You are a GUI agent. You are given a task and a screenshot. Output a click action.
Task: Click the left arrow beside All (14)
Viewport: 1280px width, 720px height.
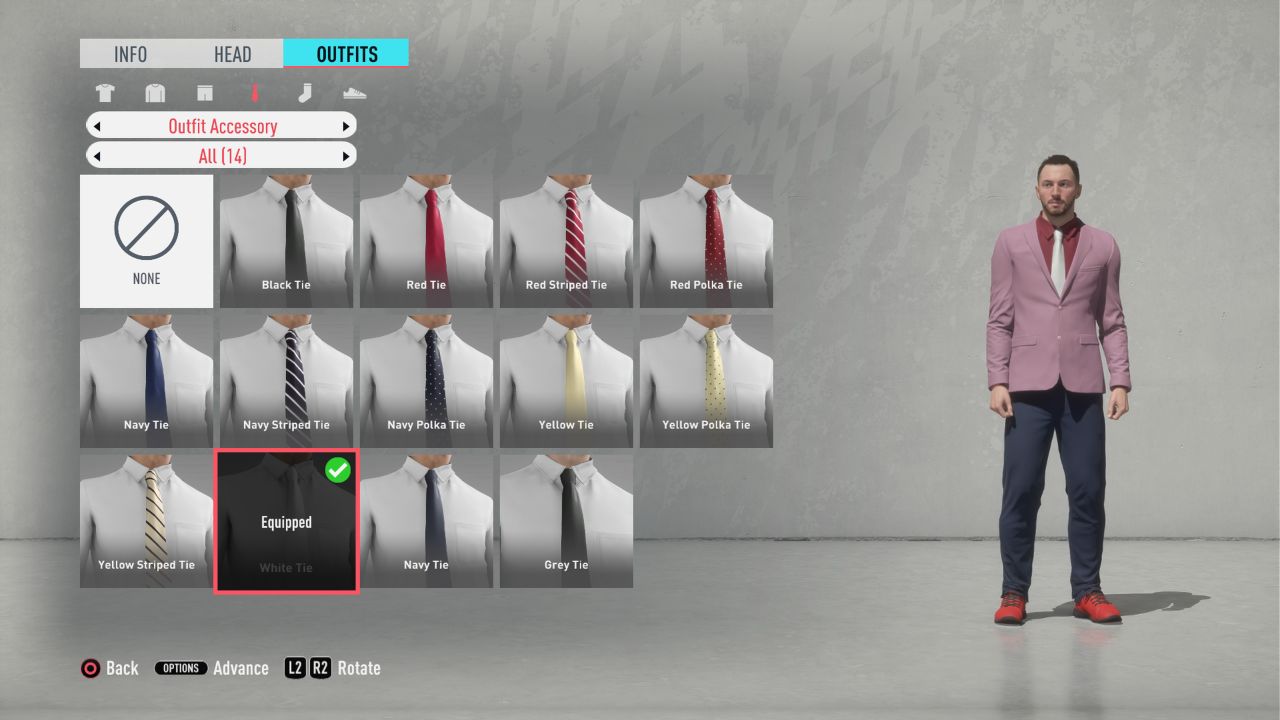tap(97, 156)
